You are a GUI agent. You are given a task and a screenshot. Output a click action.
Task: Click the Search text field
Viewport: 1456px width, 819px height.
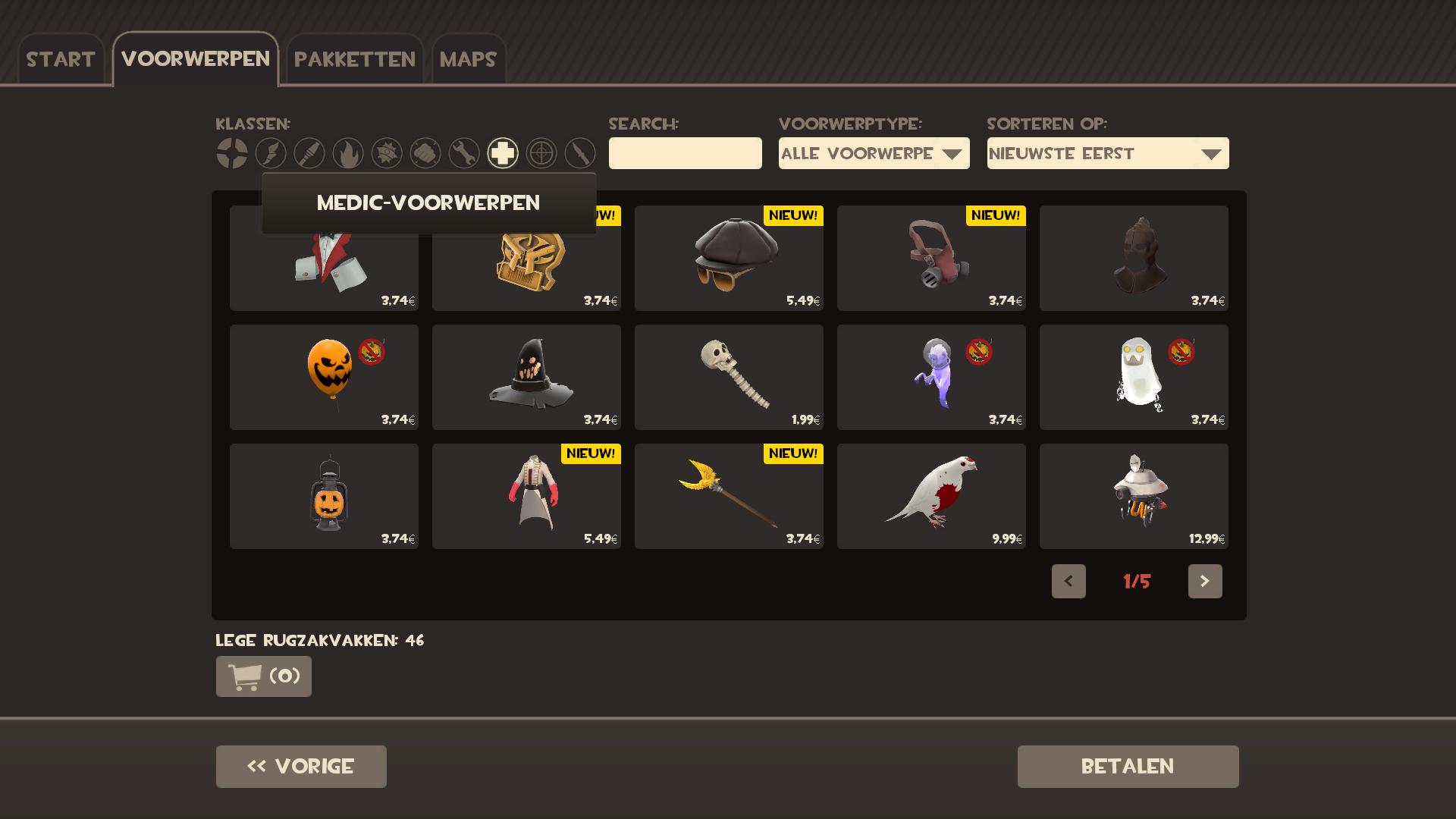pyautogui.click(x=685, y=153)
